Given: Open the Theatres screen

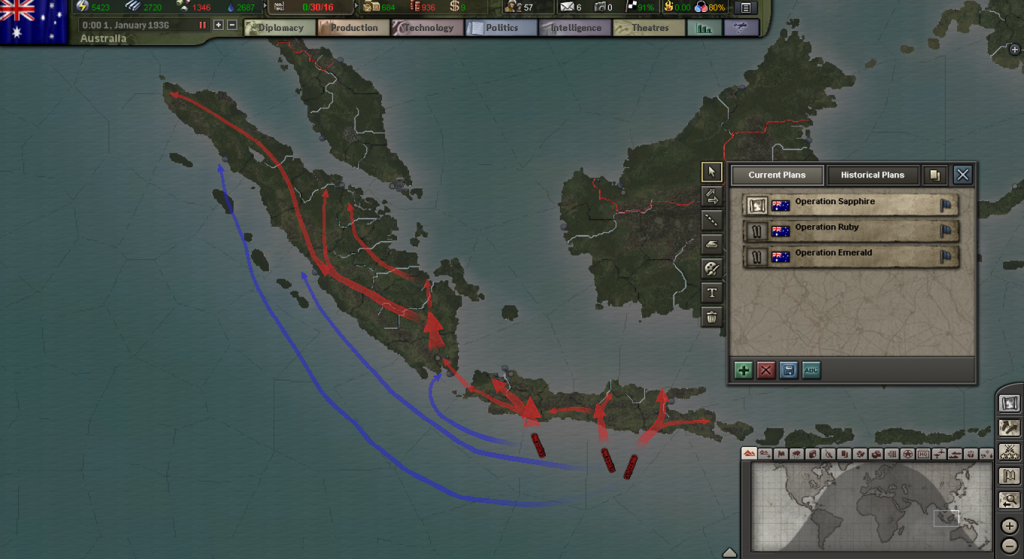Looking at the screenshot, I should pos(647,28).
